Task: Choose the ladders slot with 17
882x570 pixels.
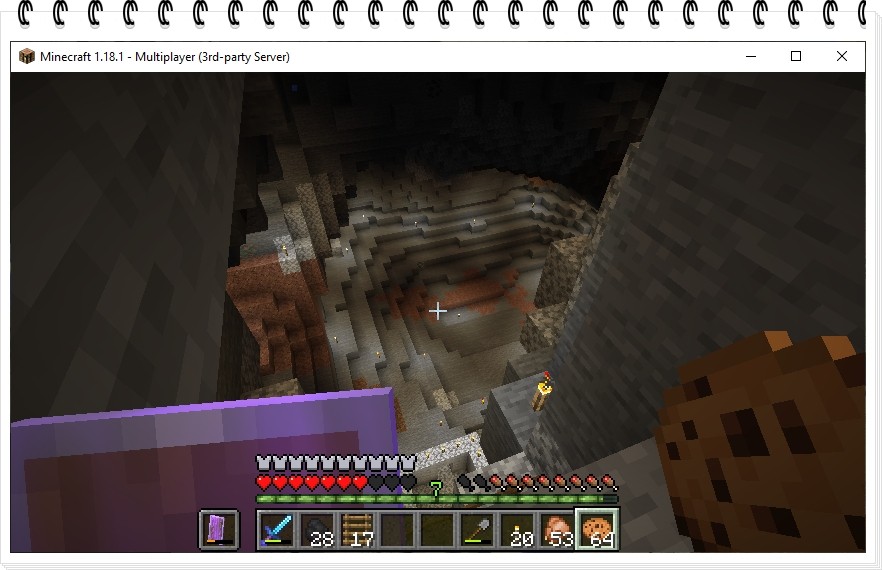Action: click(x=357, y=528)
